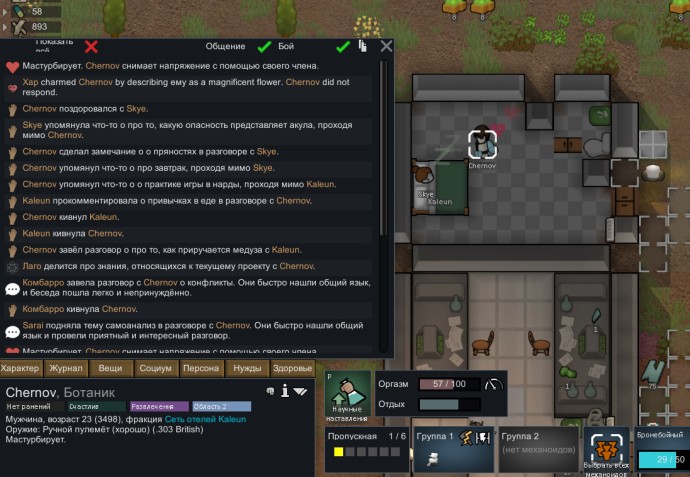
Task: Toggle the Общение log filter checkmark
Action: [x=264, y=46]
